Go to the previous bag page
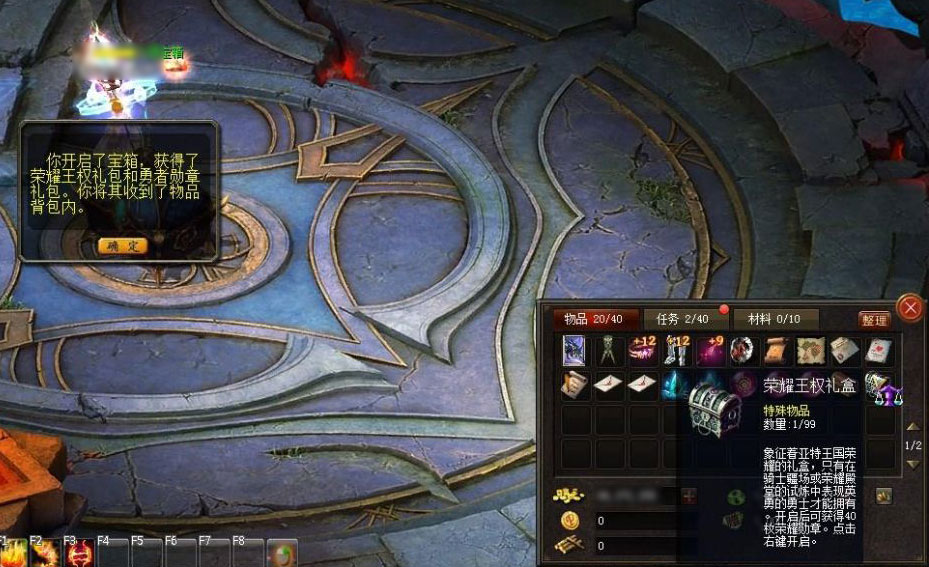Screen dimensions: 929x567 [x=911, y=428]
